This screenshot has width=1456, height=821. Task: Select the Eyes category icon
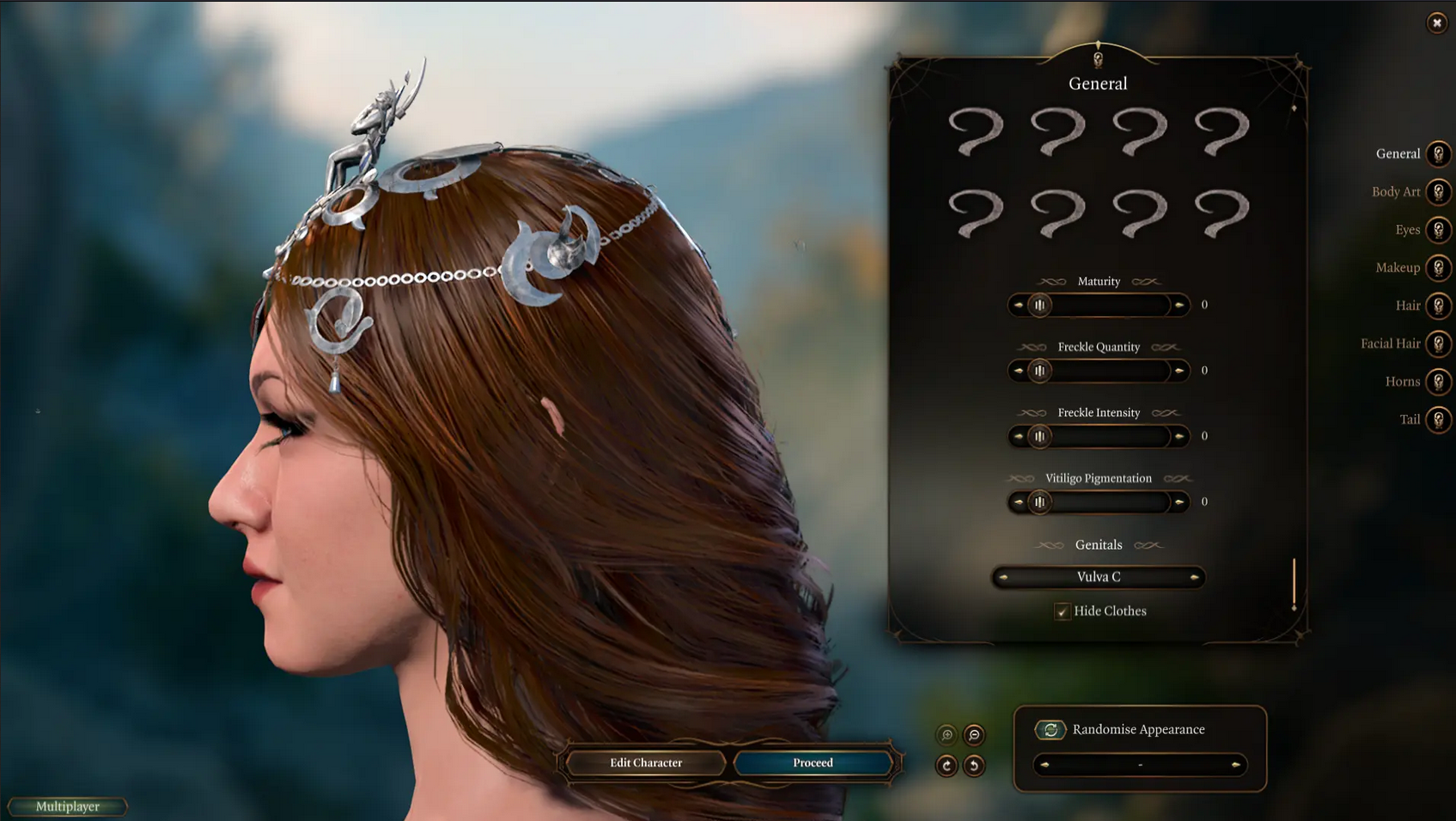coord(1439,229)
